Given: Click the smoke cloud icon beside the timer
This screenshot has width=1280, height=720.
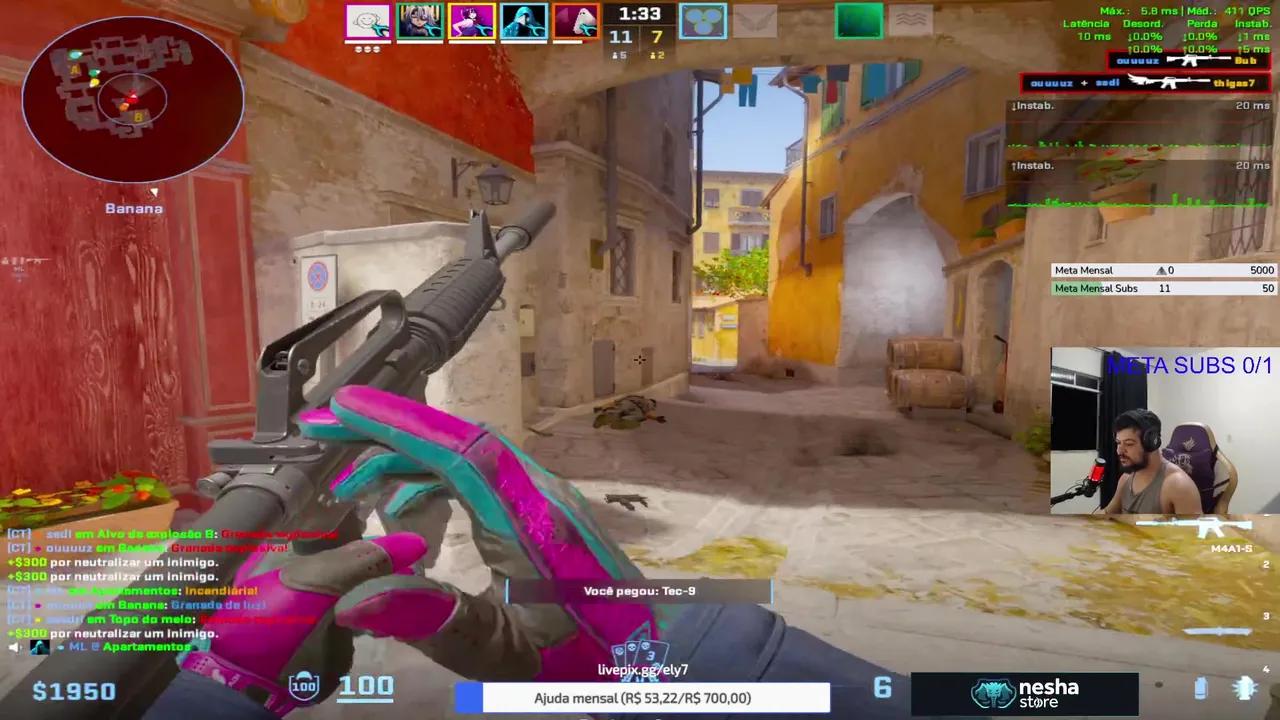Looking at the screenshot, I should pos(703,20).
